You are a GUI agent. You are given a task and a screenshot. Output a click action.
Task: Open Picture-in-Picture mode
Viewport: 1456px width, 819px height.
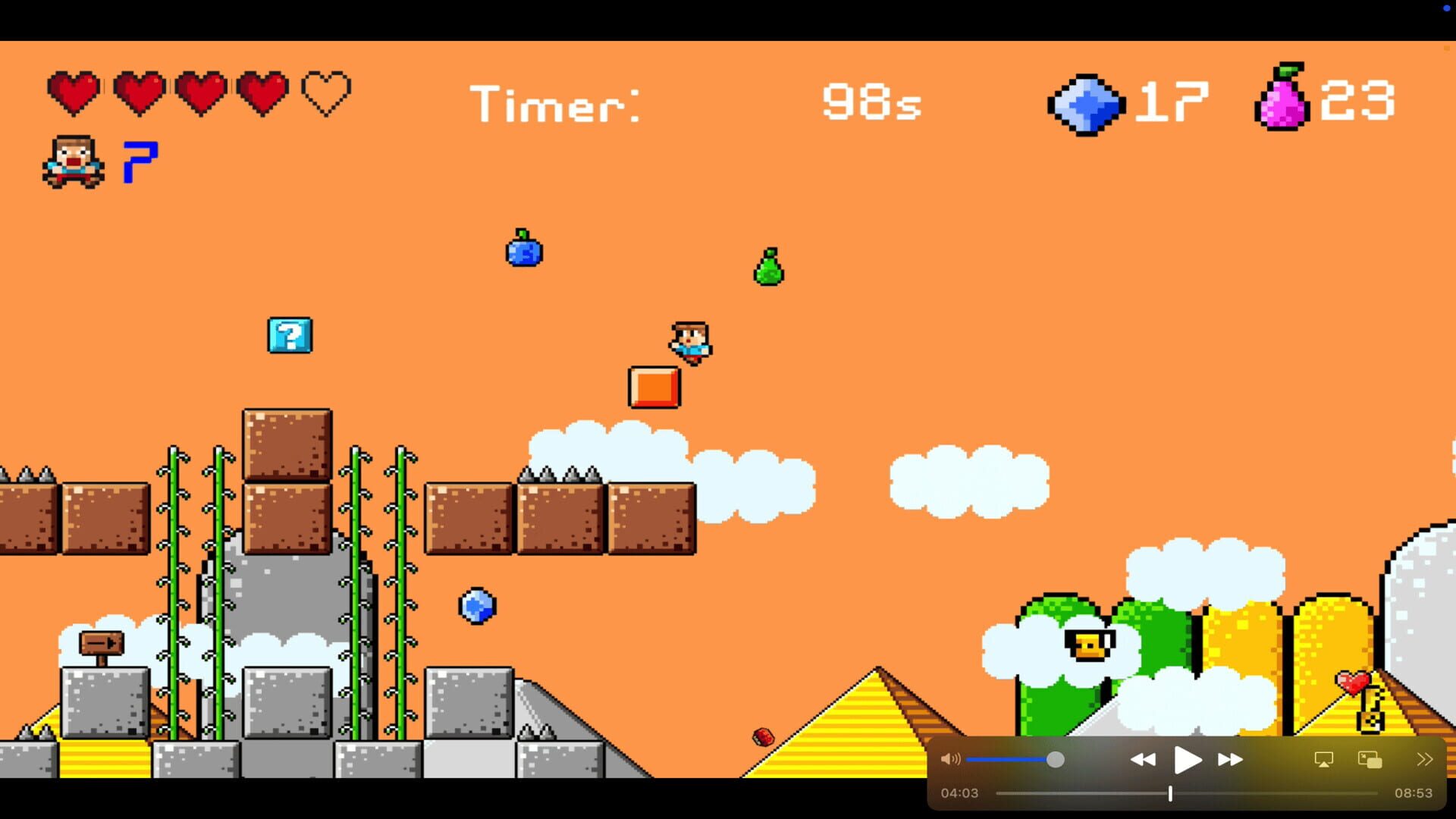[x=1369, y=758]
